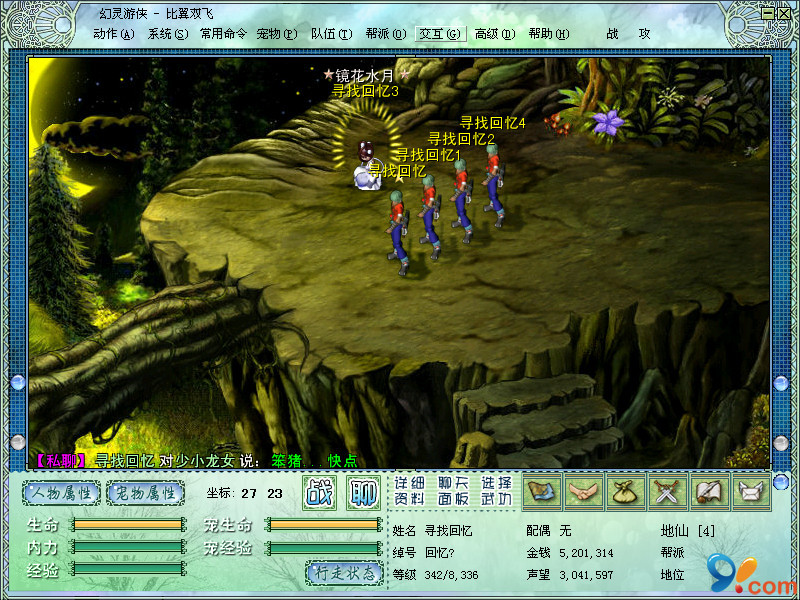The width and height of the screenshot is (800, 600).
Task: Open the 高级 (Advanced) menu
Action: point(494,33)
